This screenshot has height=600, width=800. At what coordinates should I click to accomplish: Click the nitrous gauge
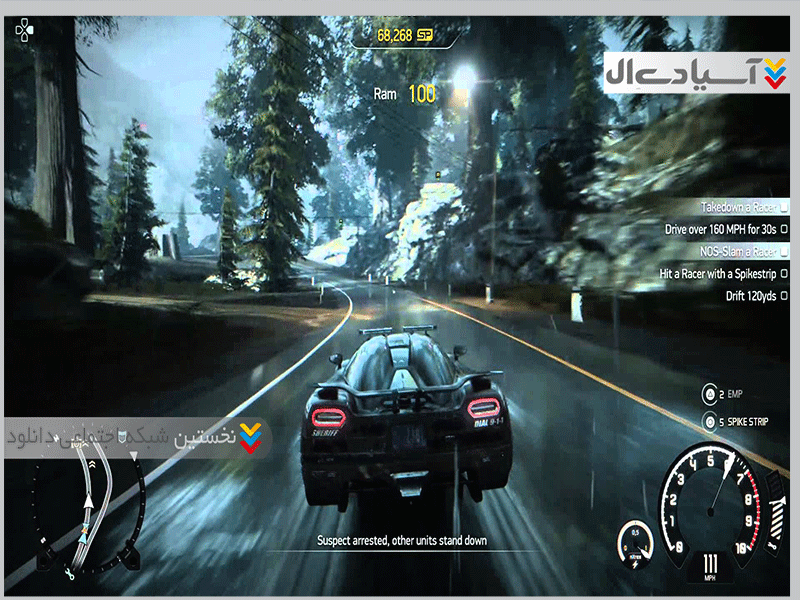[633, 542]
